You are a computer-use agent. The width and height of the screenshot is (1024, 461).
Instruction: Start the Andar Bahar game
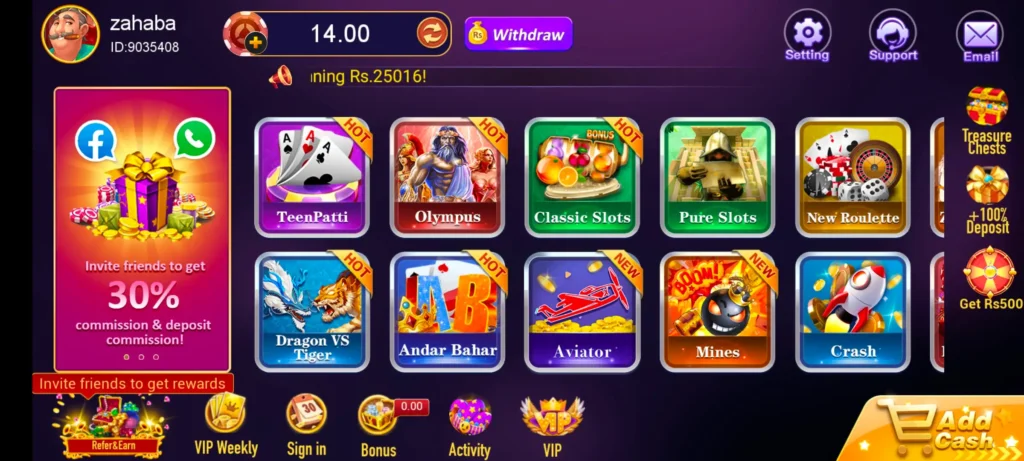[447, 311]
